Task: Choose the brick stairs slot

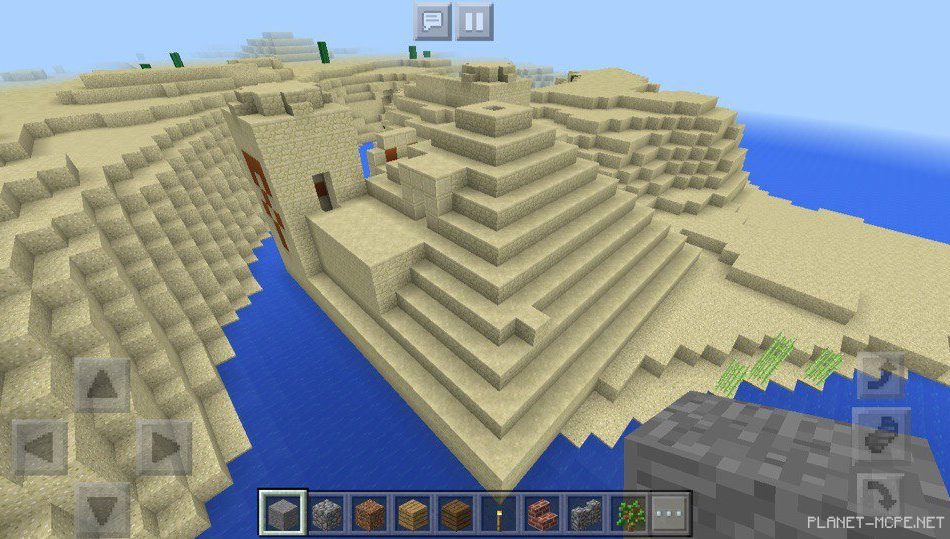Action: click(x=541, y=513)
